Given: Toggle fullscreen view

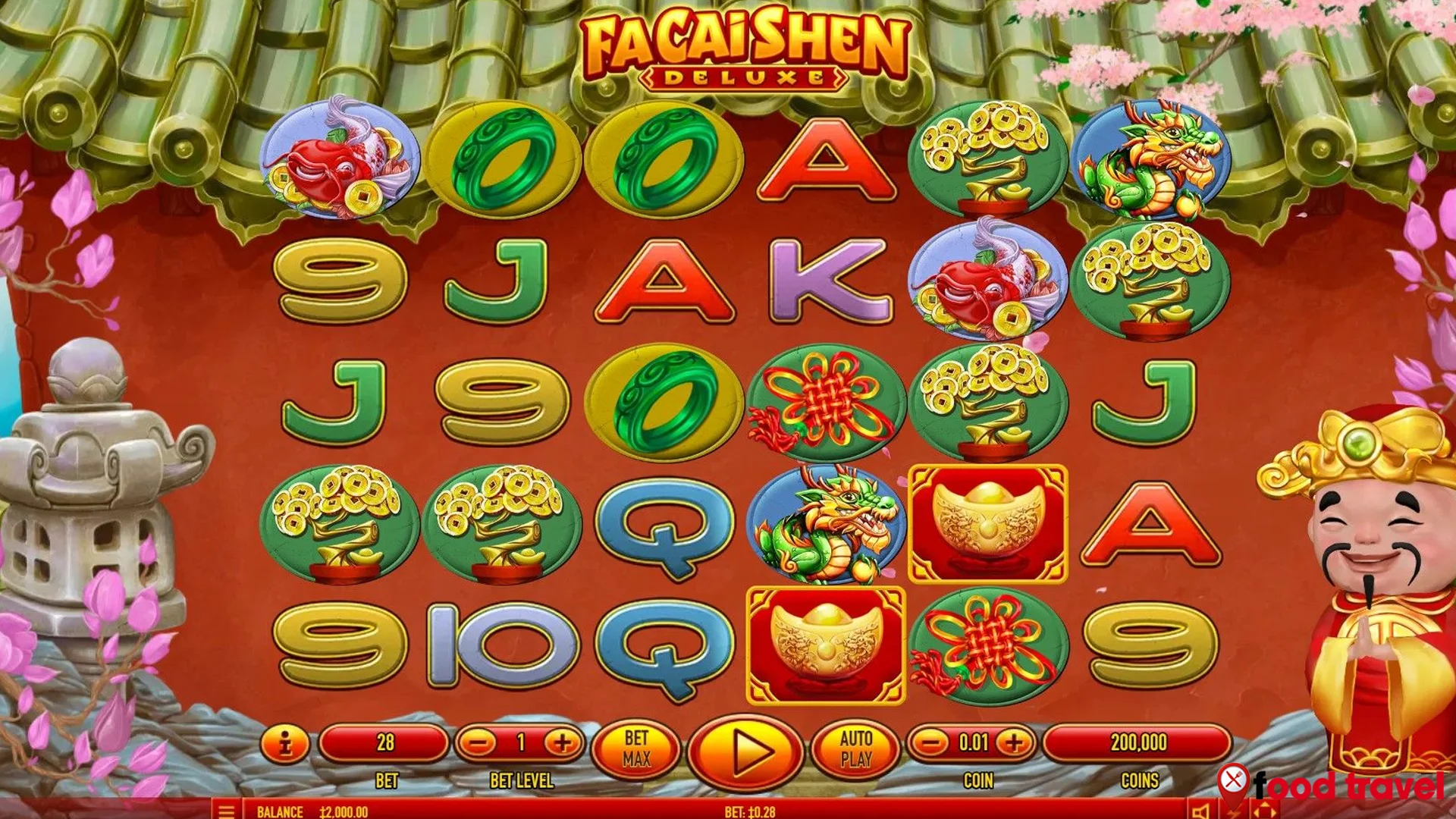Looking at the screenshot, I should pyautogui.click(x=1263, y=810).
